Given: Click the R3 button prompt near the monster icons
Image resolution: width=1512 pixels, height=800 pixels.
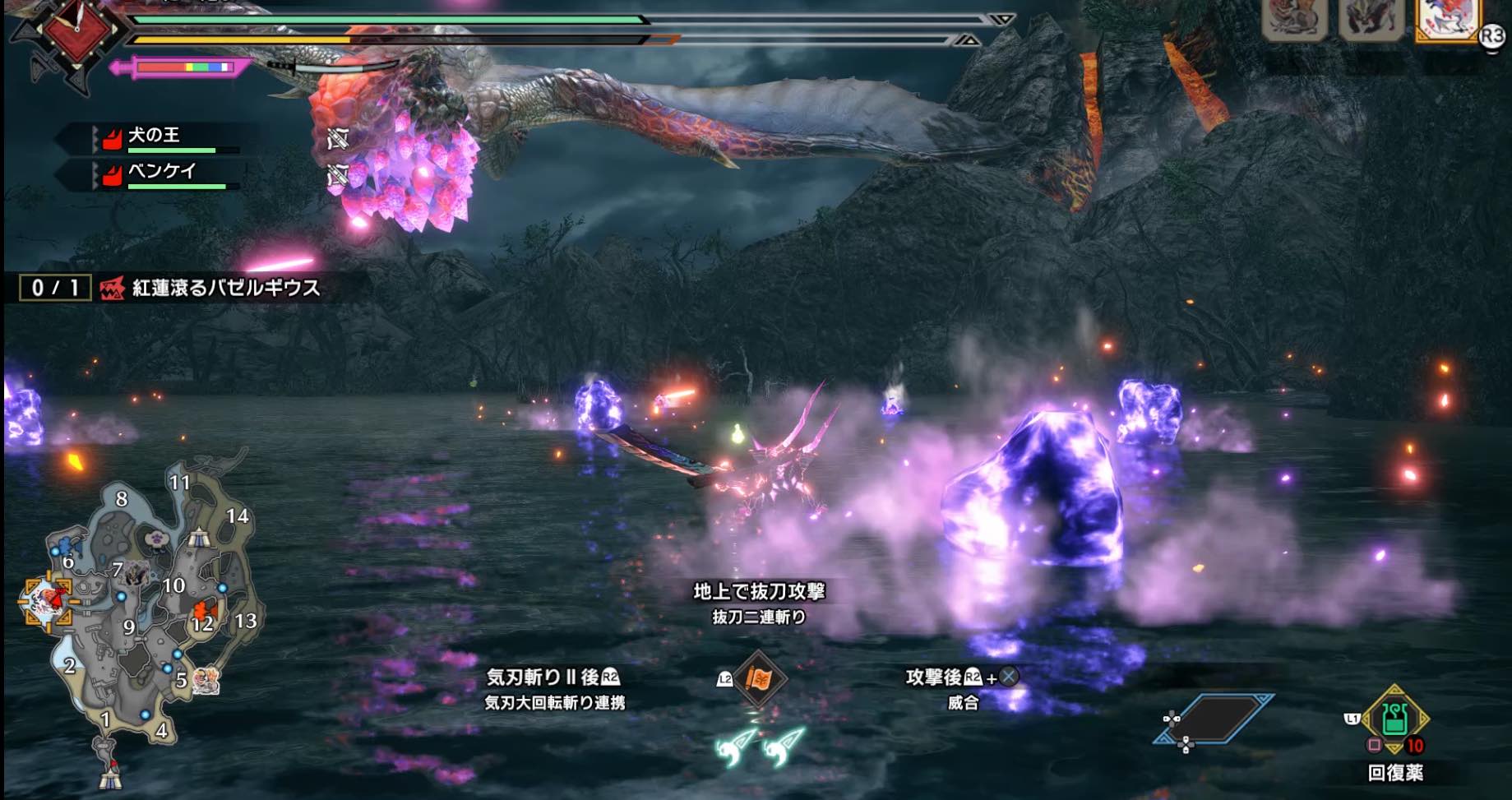Looking at the screenshot, I should point(1492,35).
